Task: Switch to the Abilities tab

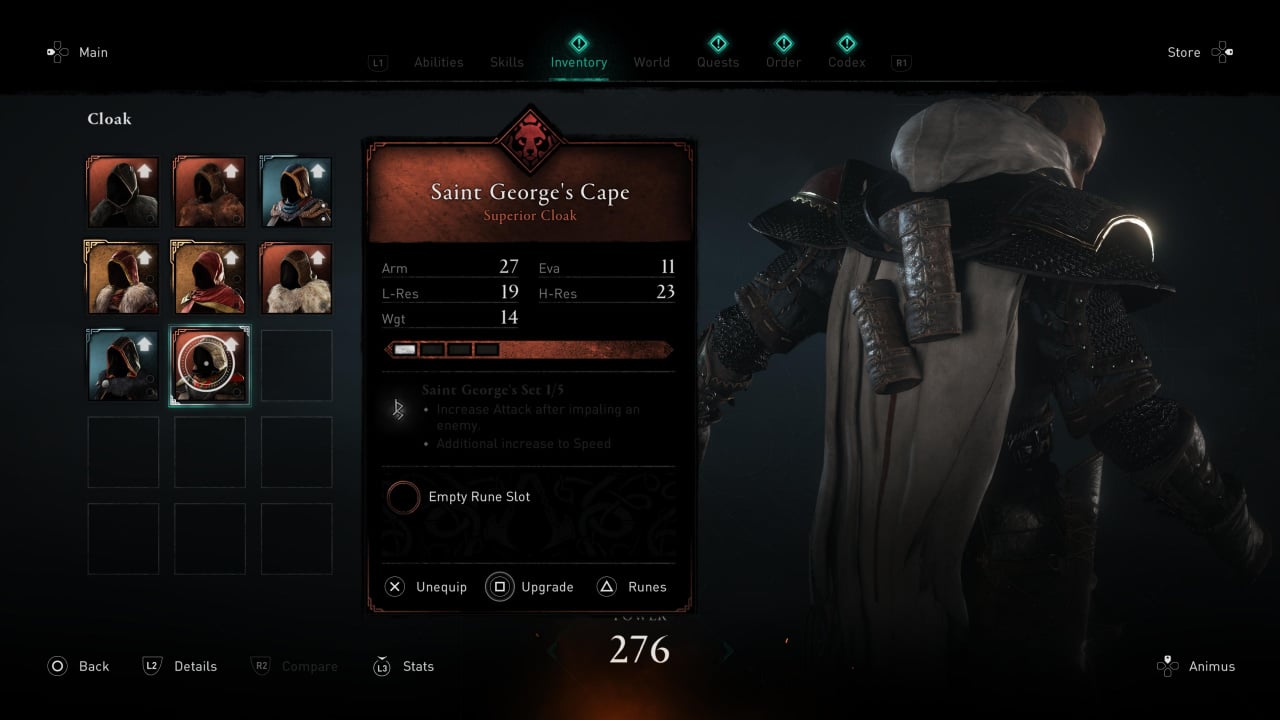Action: click(438, 62)
